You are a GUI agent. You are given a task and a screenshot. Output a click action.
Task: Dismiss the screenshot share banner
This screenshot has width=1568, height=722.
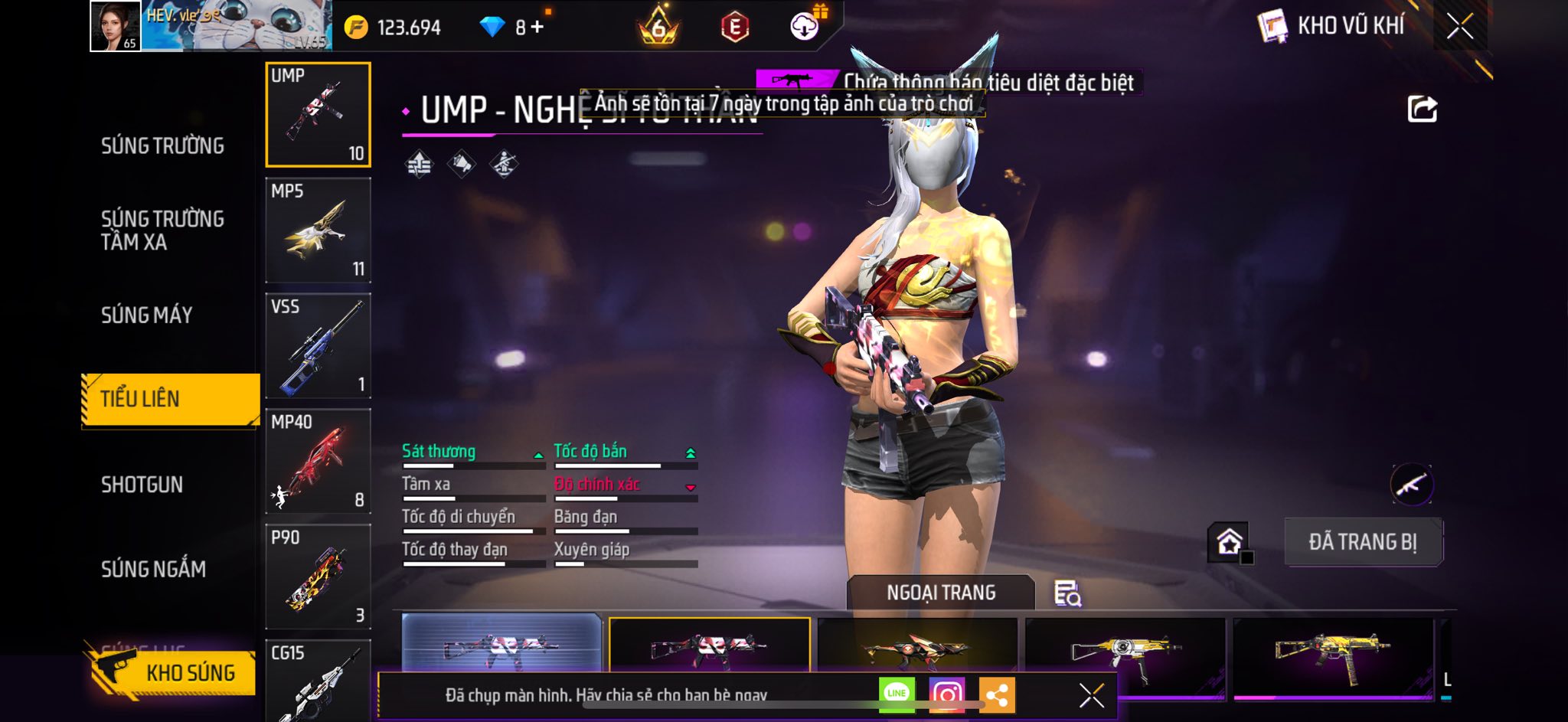point(1091,695)
